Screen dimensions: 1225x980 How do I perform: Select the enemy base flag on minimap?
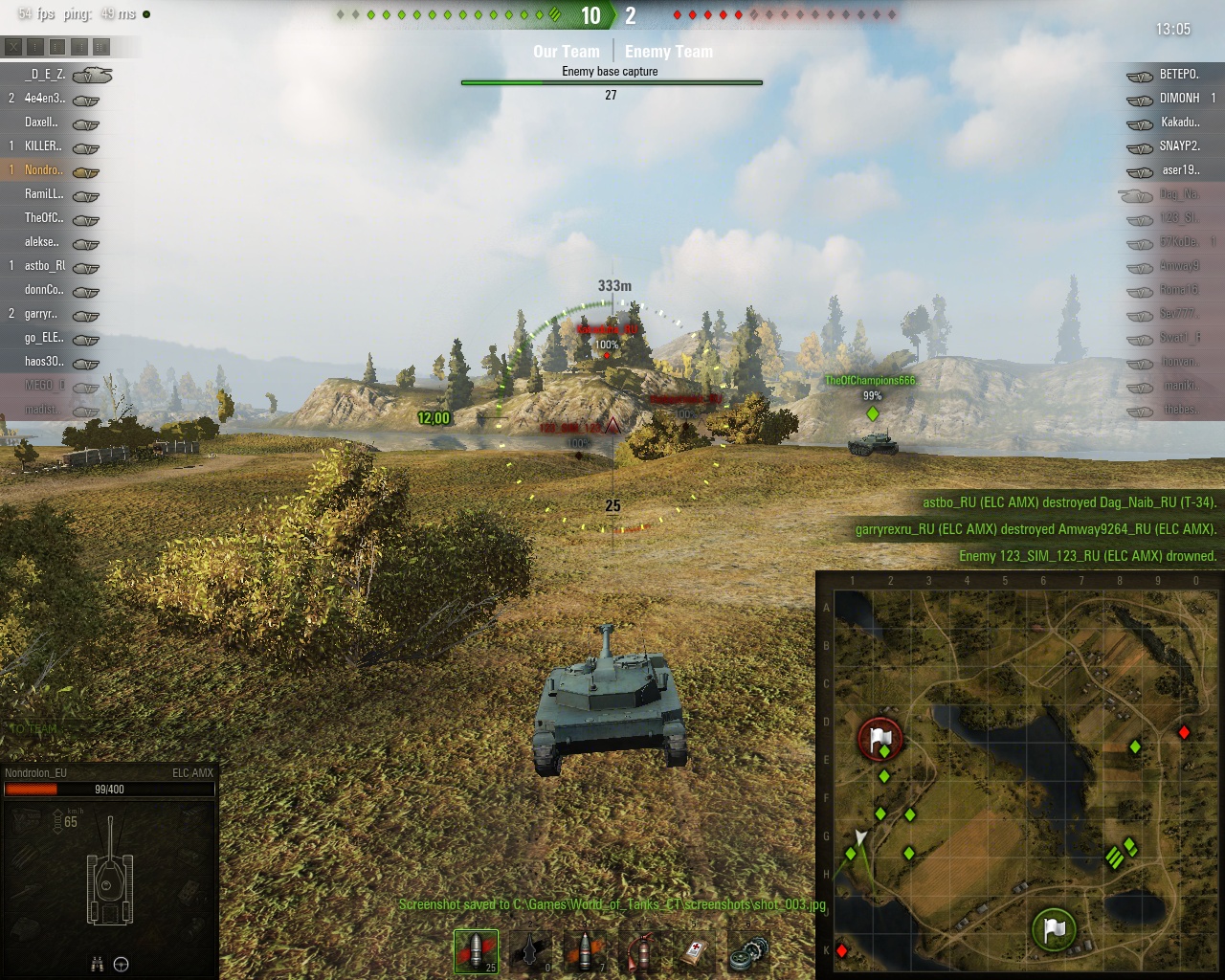(880, 739)
